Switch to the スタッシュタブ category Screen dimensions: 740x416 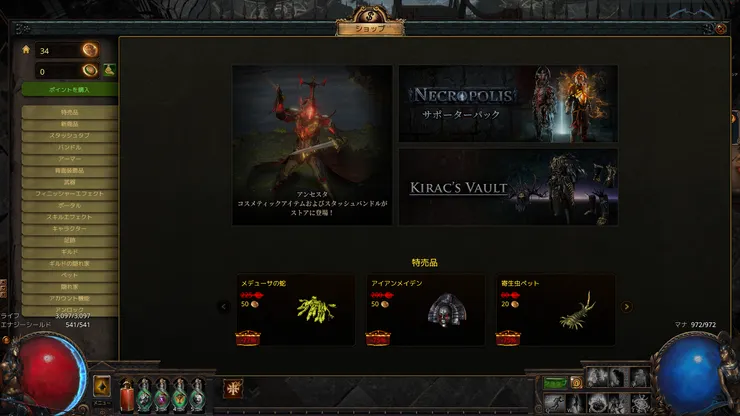[x=69, y=135]
